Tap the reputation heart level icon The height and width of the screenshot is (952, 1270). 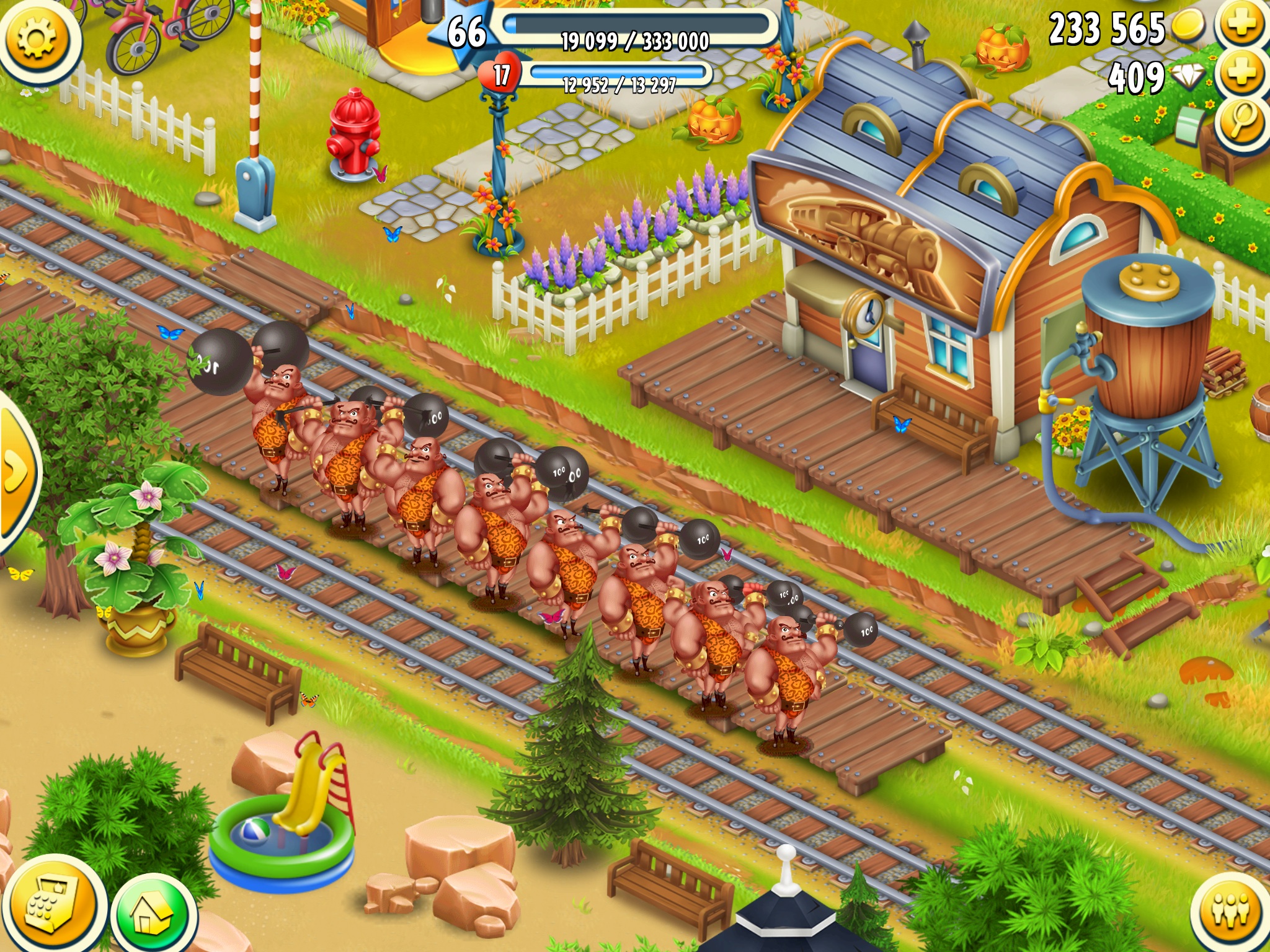coord(501,76)
